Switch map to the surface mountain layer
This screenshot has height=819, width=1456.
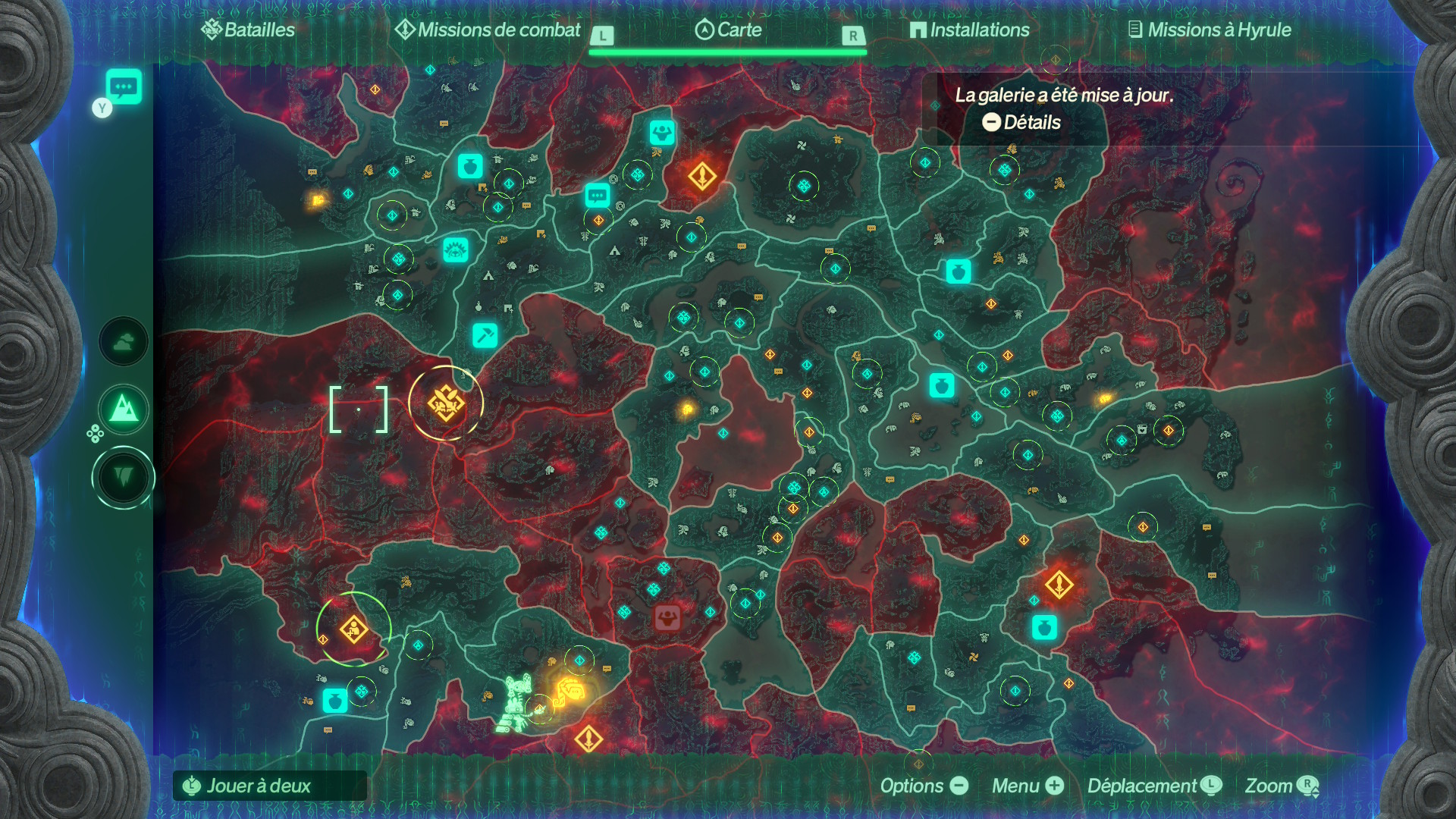pyautogui.click(x=124, y=410)
